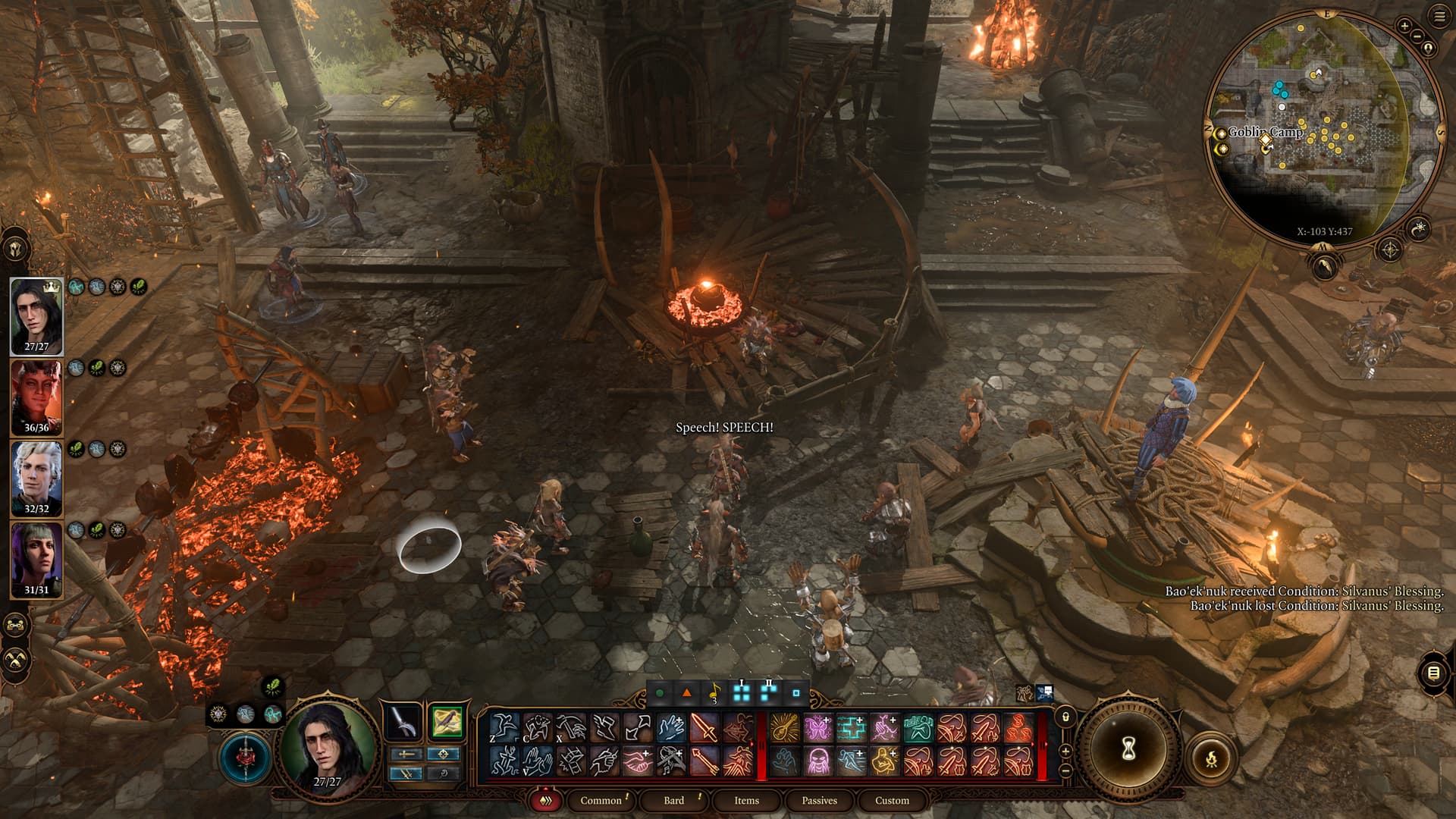Toggle the hotbar lock padlock
The image size is (1456, 819).
[x=1065, y=717]
